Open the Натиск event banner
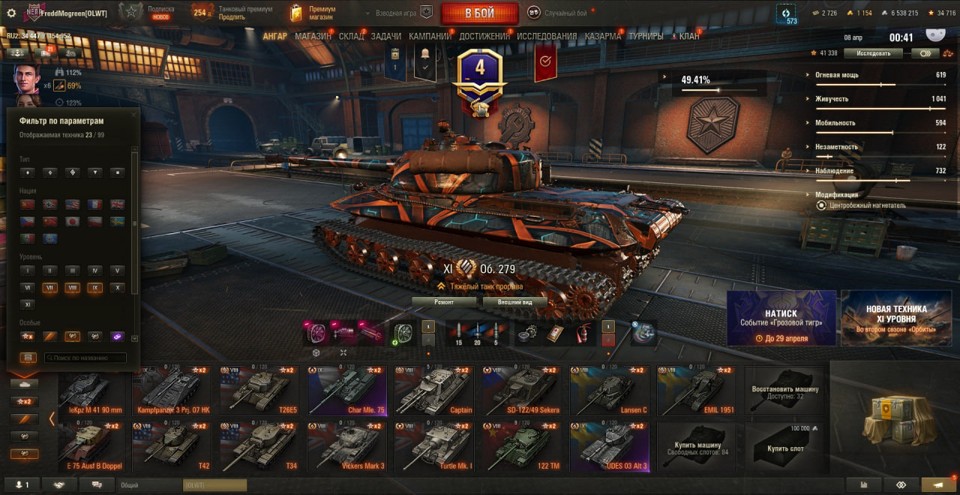 pyautogui.click(x=781, y=318)
